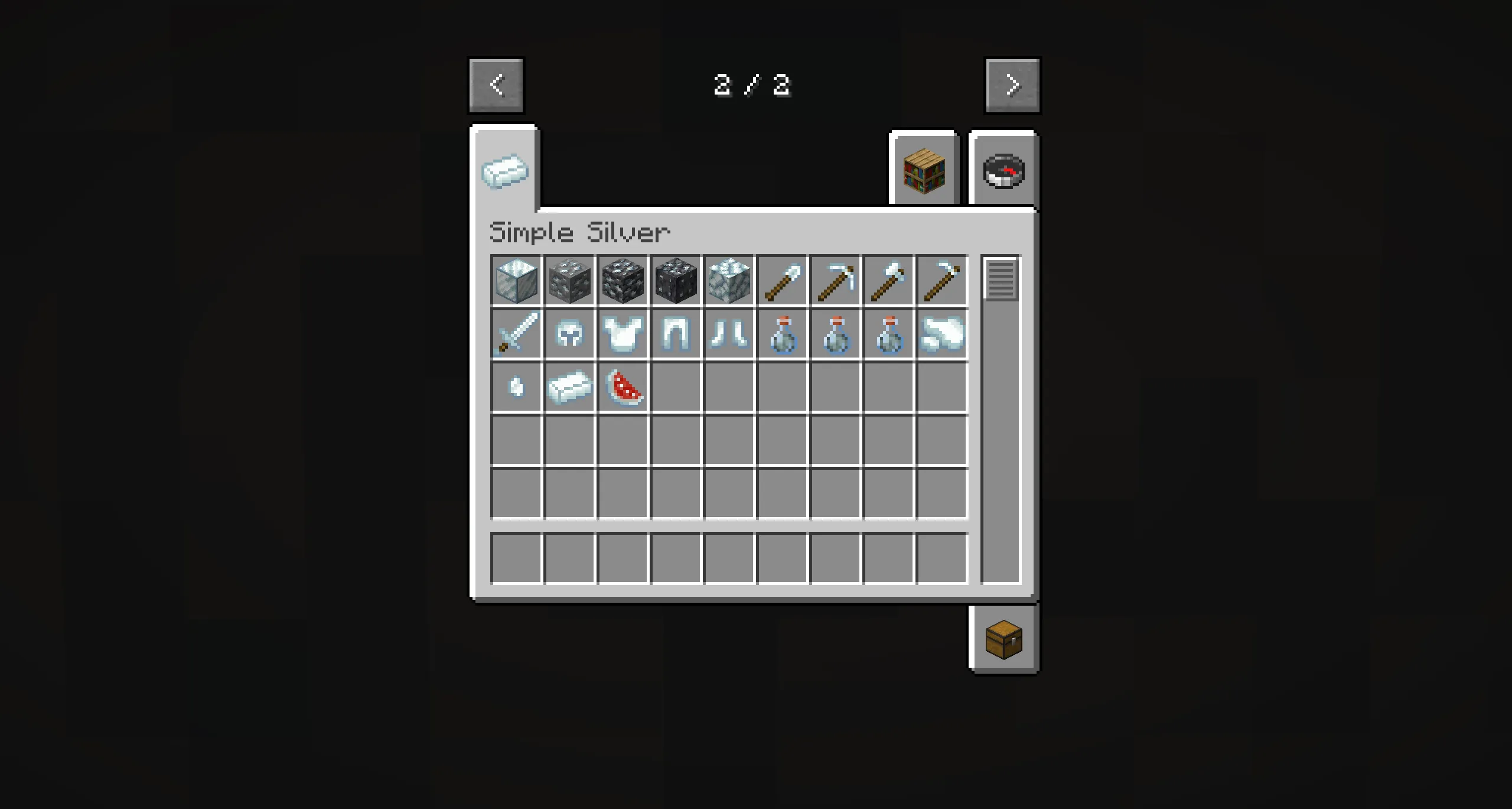
Task: Open the chest inventory shortcut
Action: click(1003, 640)
